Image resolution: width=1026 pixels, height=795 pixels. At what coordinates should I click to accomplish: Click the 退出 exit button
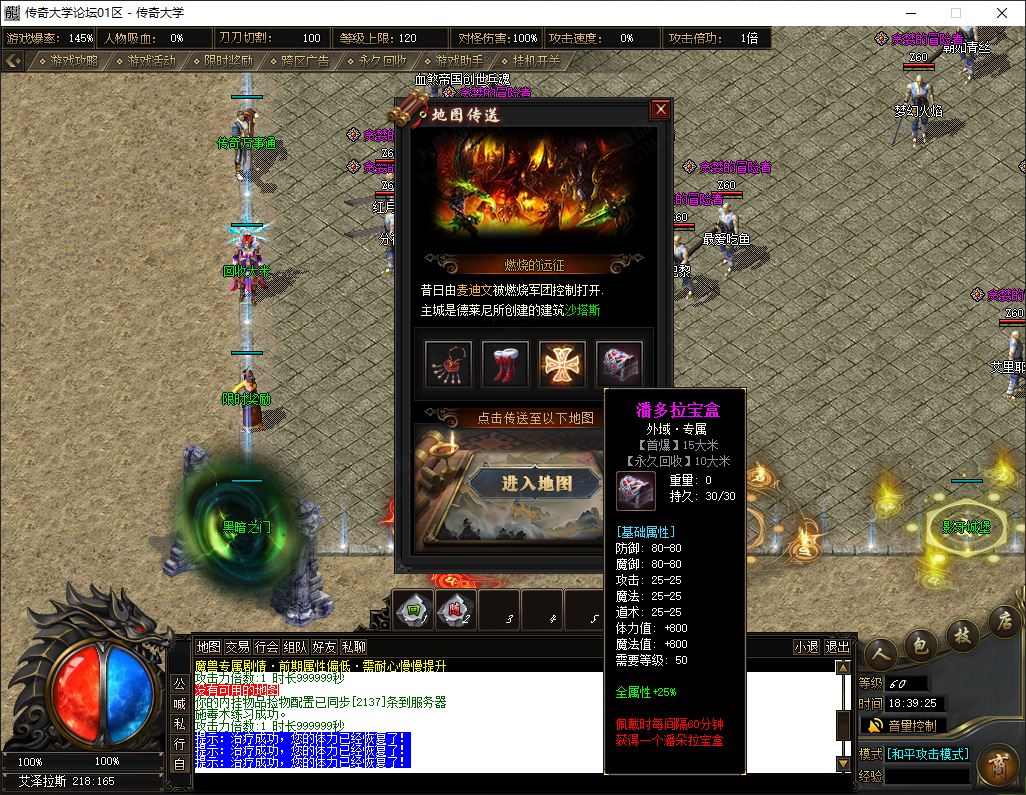837,647
